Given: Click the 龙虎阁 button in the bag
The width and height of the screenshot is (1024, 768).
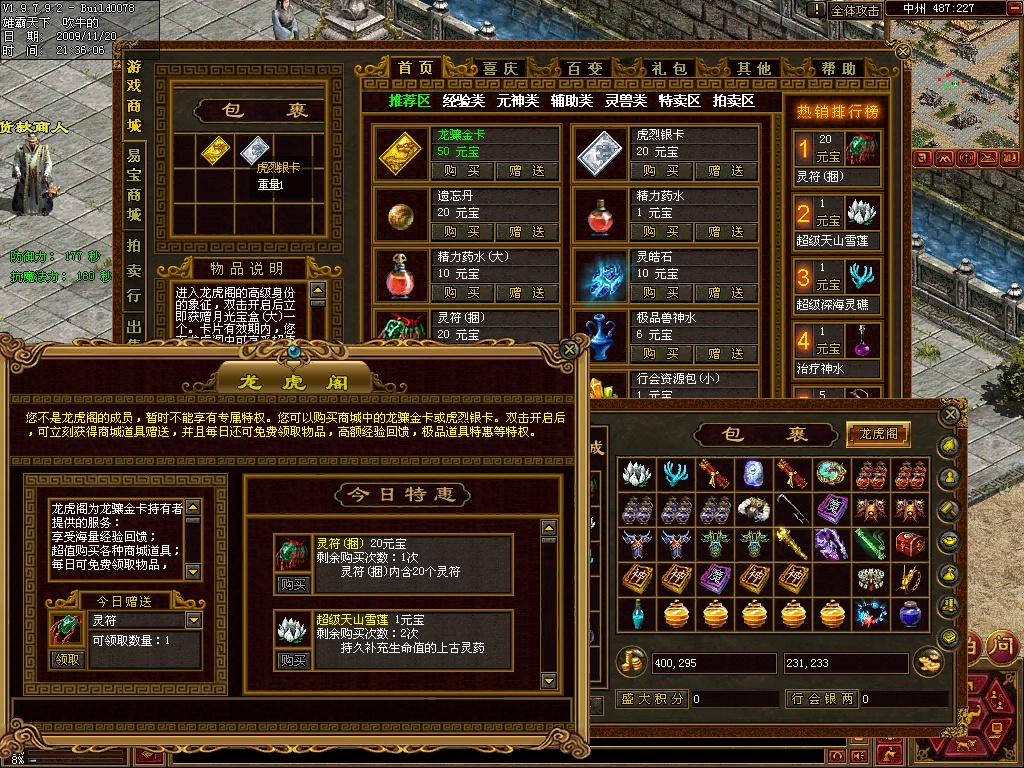Looking at the screenshot, I should (x=879, y=434).
